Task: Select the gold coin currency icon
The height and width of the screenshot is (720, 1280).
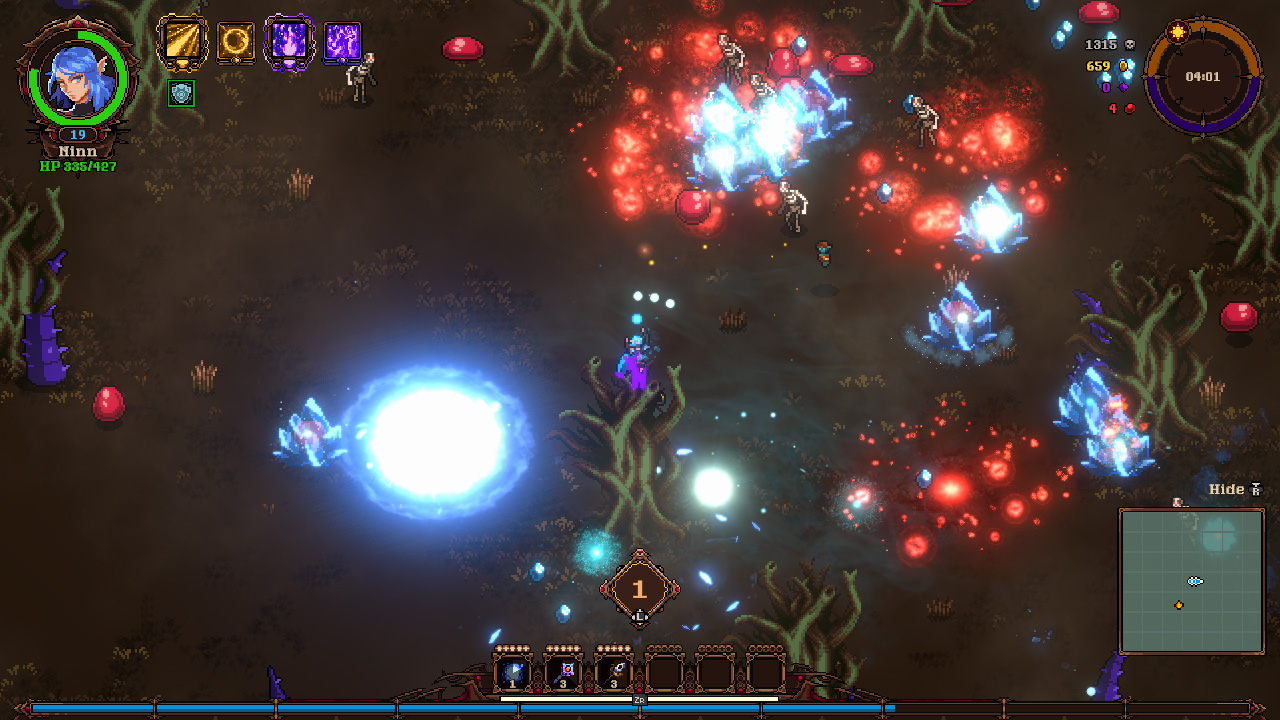Action: pos(1123,66)
